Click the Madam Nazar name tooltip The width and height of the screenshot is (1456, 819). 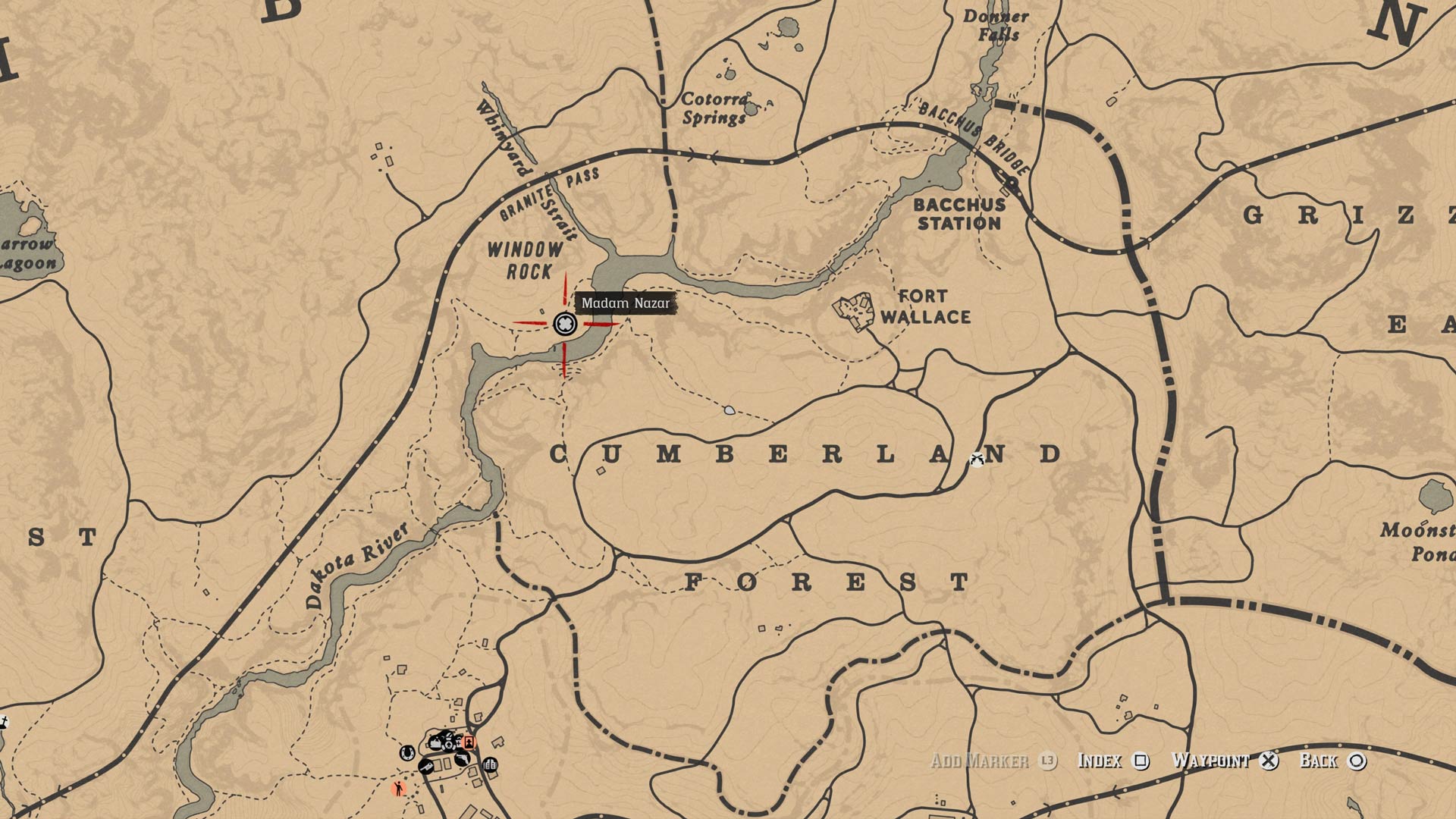626,303
